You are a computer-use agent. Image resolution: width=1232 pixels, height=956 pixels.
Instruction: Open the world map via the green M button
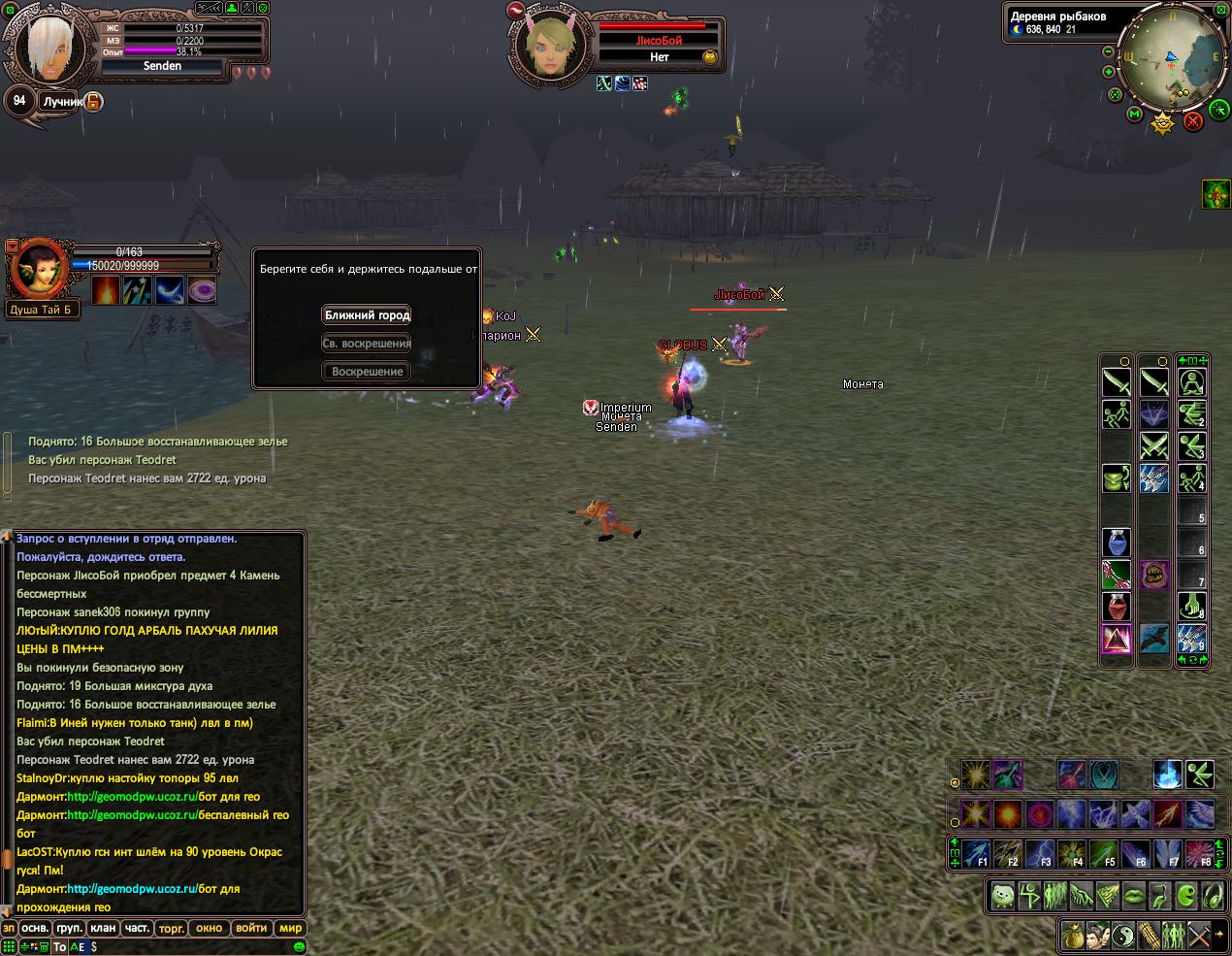[1134, 115]
